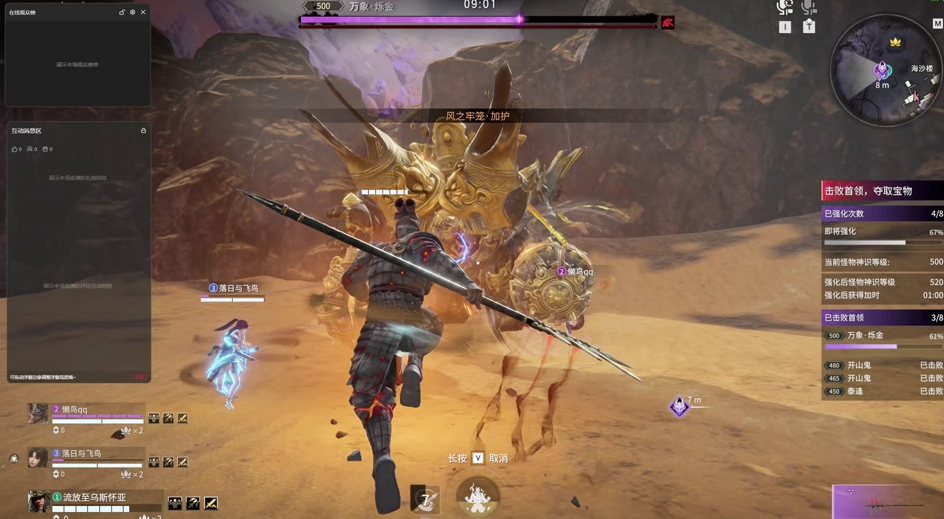The image size is (944, 519).
Task: Activate the white figure ultimate skill icon
Action: click(477, 496)
